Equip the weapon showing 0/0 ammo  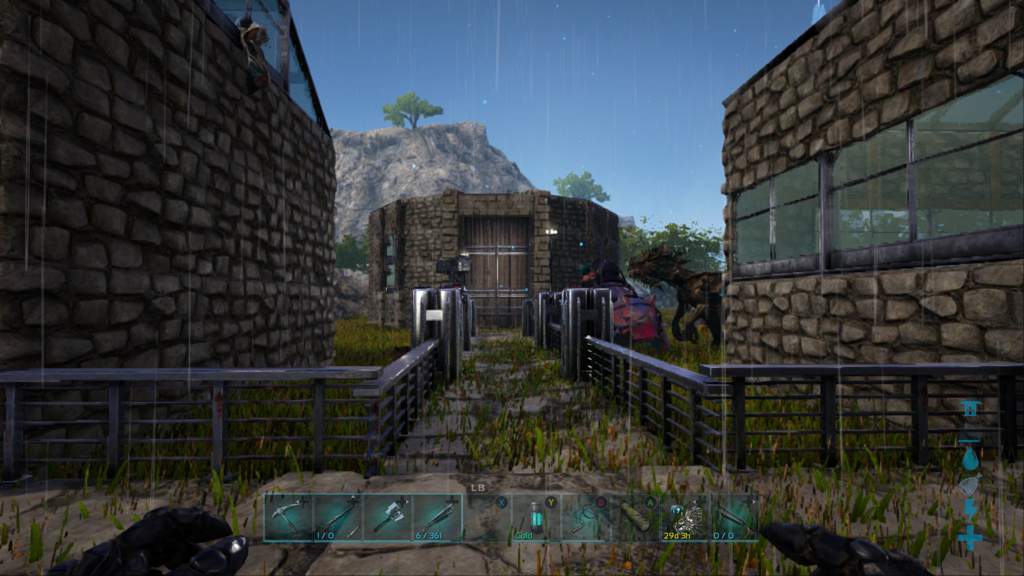[734, 517]
